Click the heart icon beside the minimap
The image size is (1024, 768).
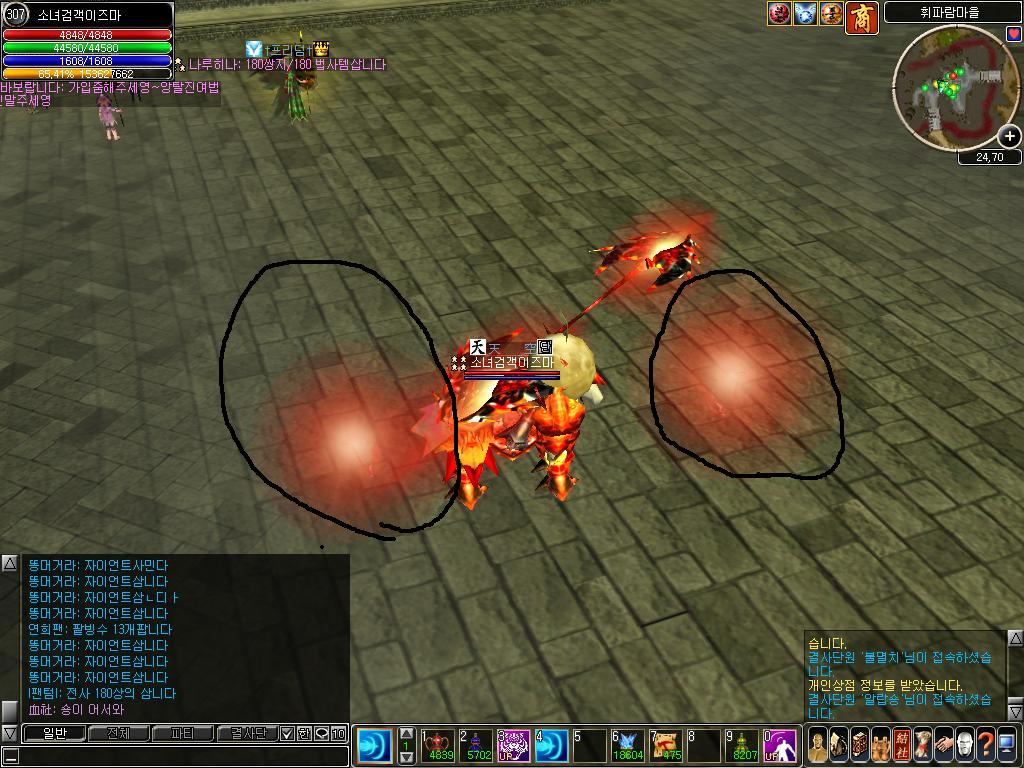point(1014,34)
